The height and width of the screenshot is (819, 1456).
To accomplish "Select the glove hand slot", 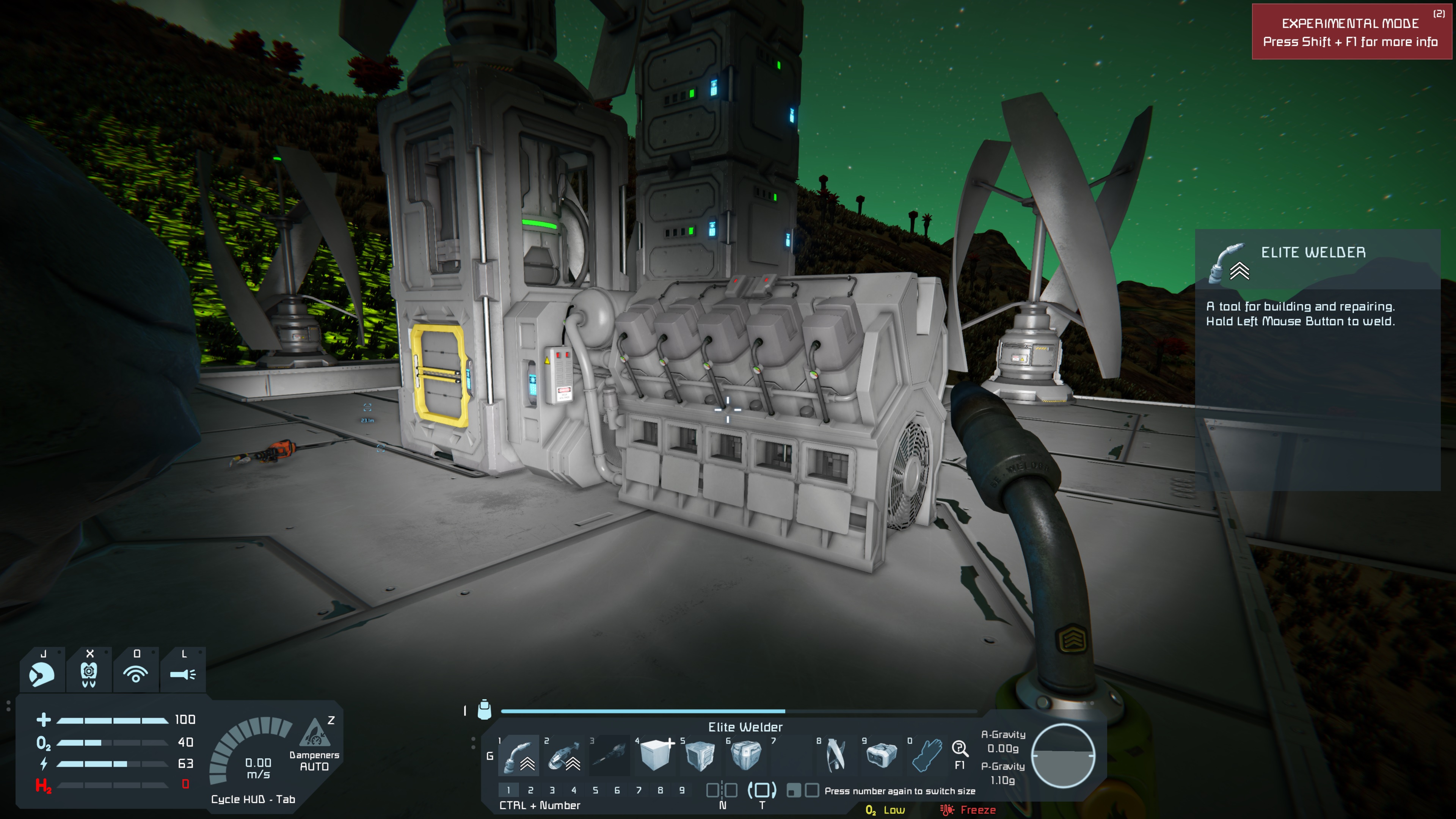I will tap(927, 756).
